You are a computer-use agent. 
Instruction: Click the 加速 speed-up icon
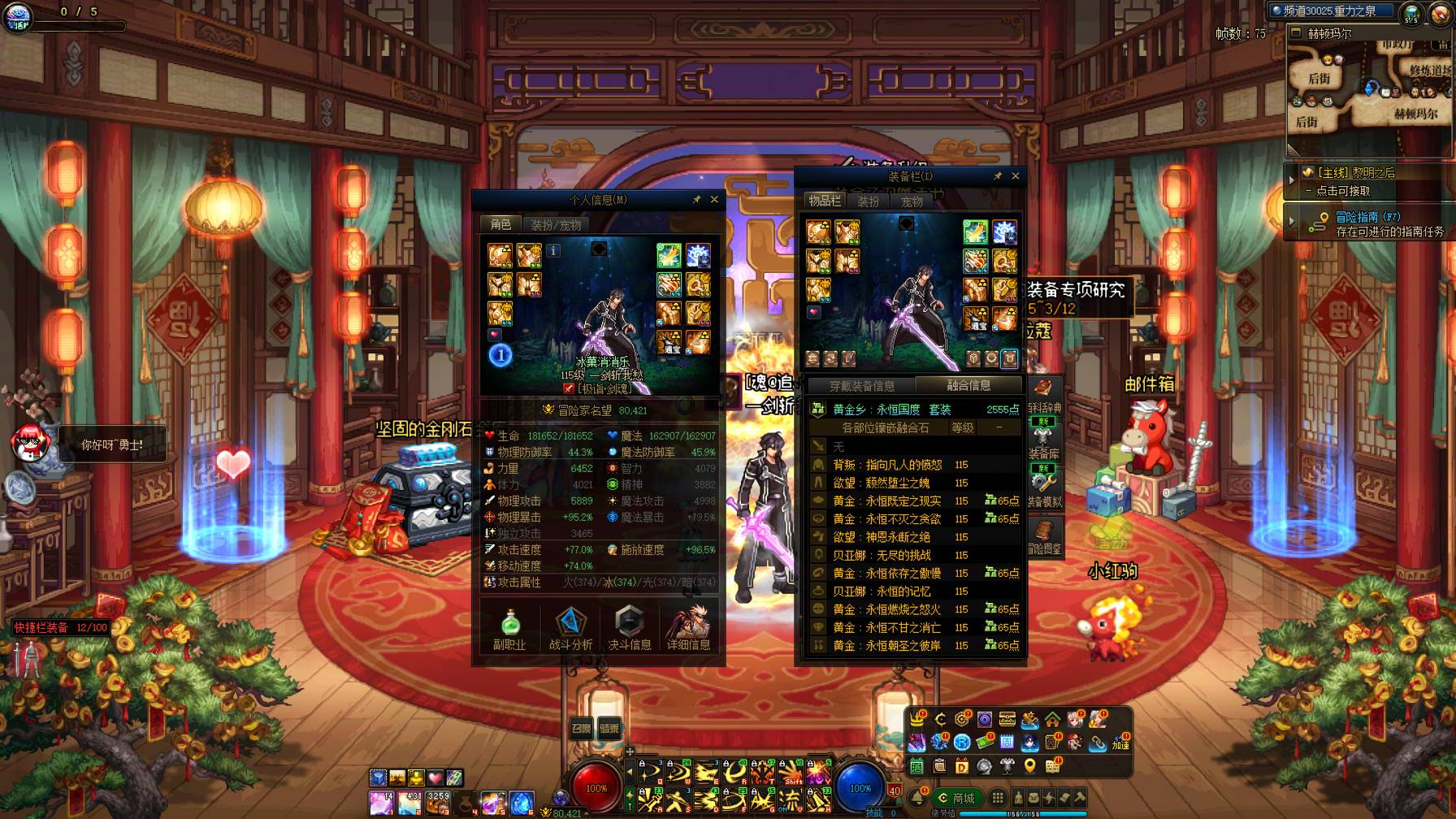click(x=1120, y=743)
